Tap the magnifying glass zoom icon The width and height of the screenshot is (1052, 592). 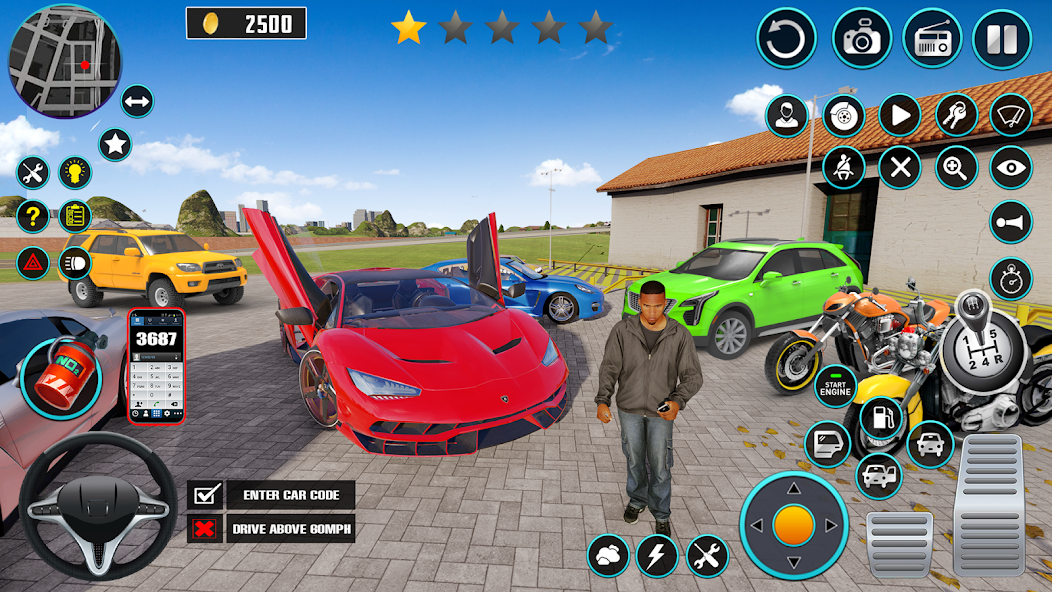coord(956,167)
